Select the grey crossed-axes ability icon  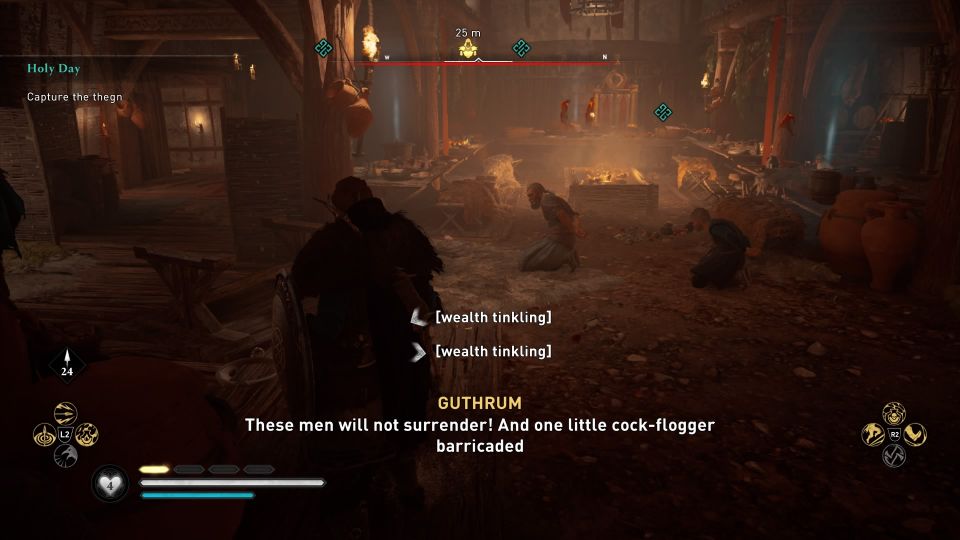coord(893,455)
